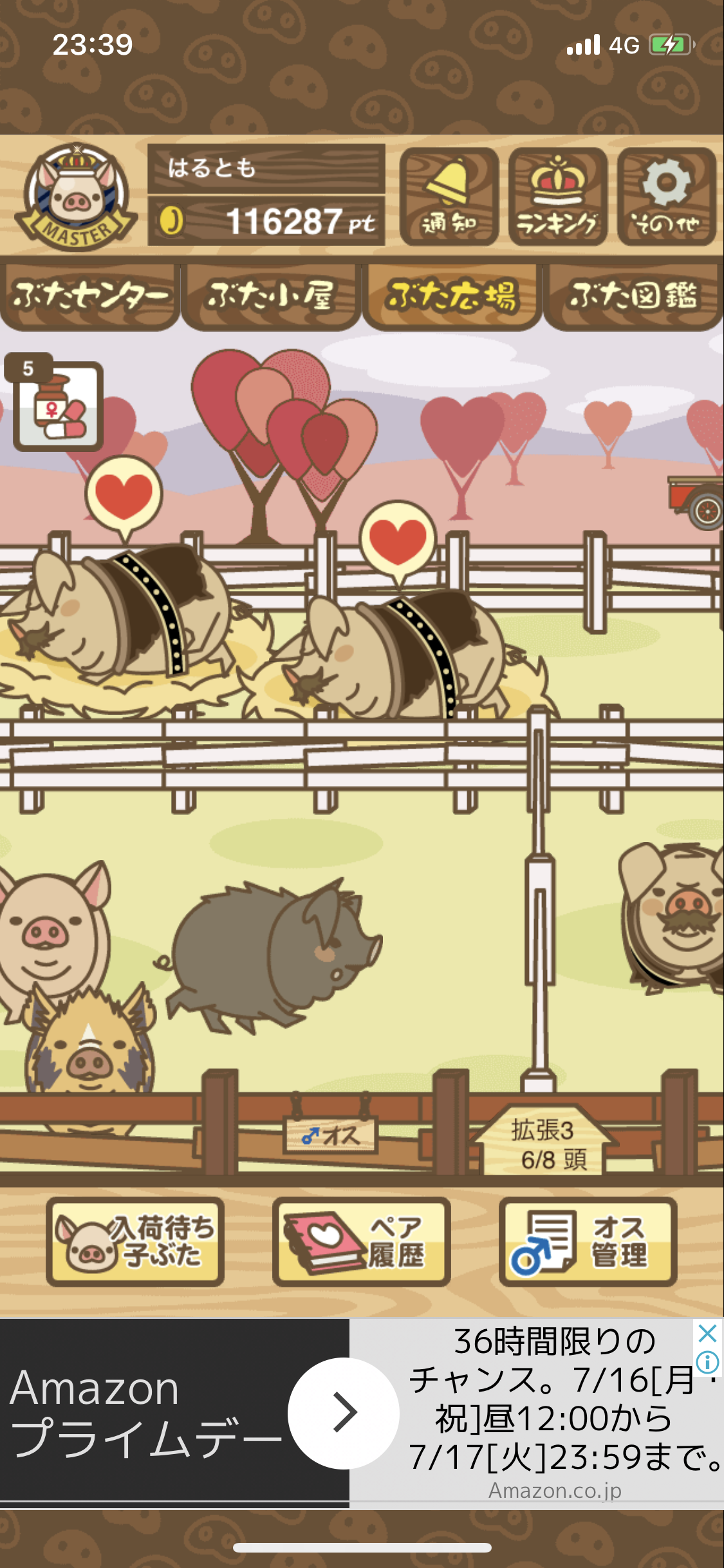
Task: Open the オス管理 male management button
Action: (588, 1242)
